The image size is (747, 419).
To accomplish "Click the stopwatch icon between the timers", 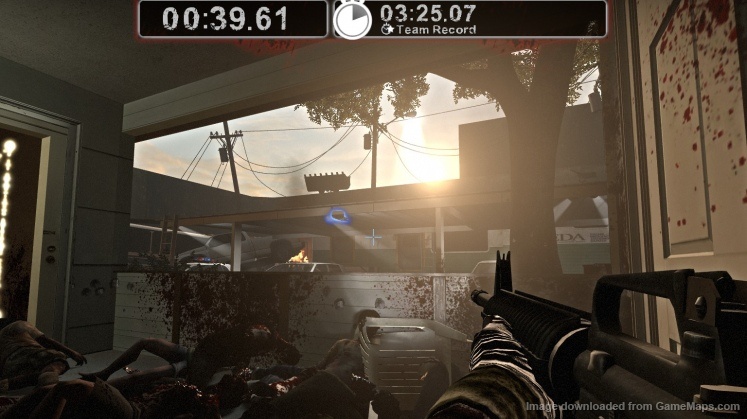I will tap(352, 20).
